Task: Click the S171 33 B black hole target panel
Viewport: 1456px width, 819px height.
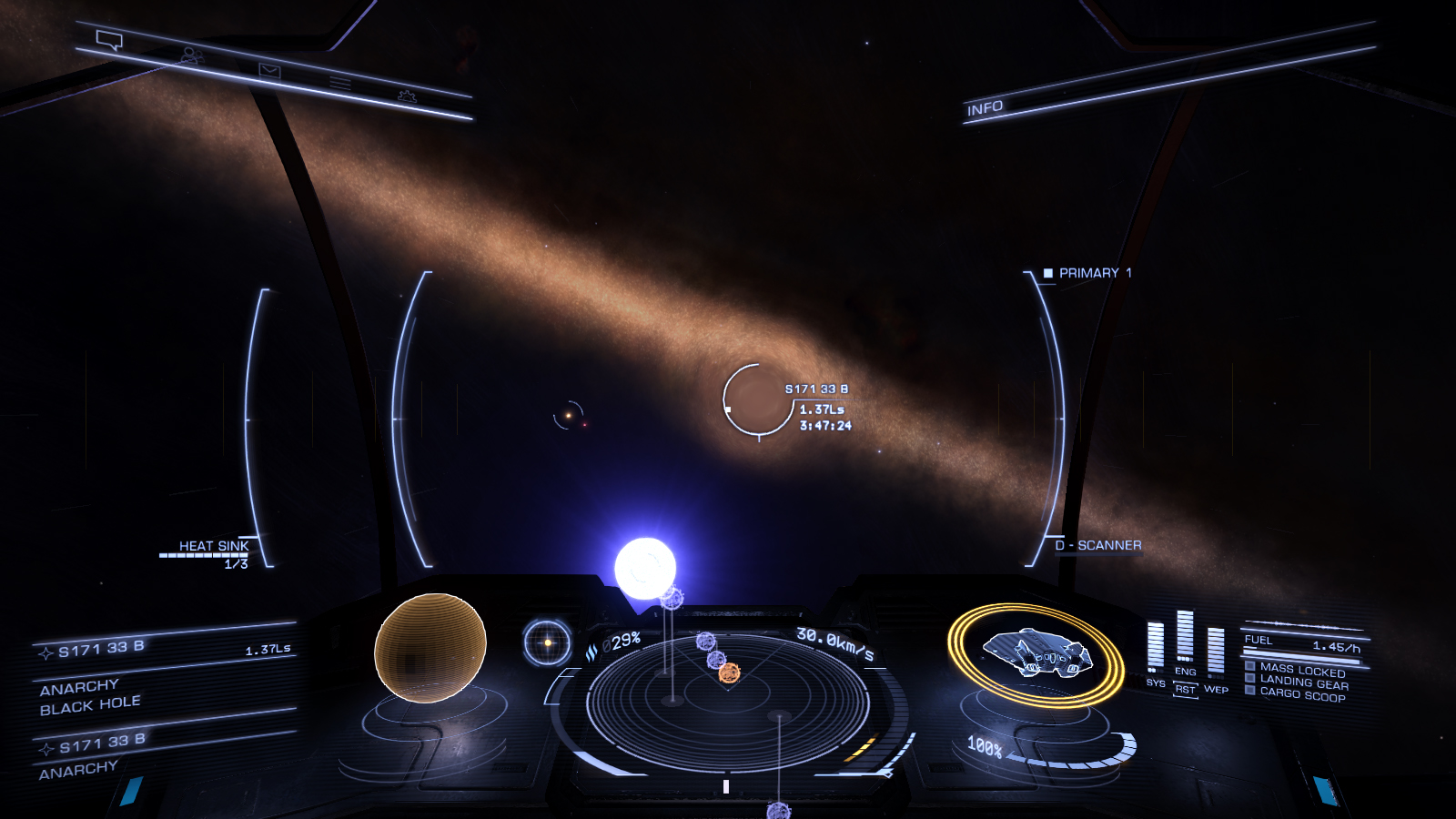Action: tap(164, 672)
